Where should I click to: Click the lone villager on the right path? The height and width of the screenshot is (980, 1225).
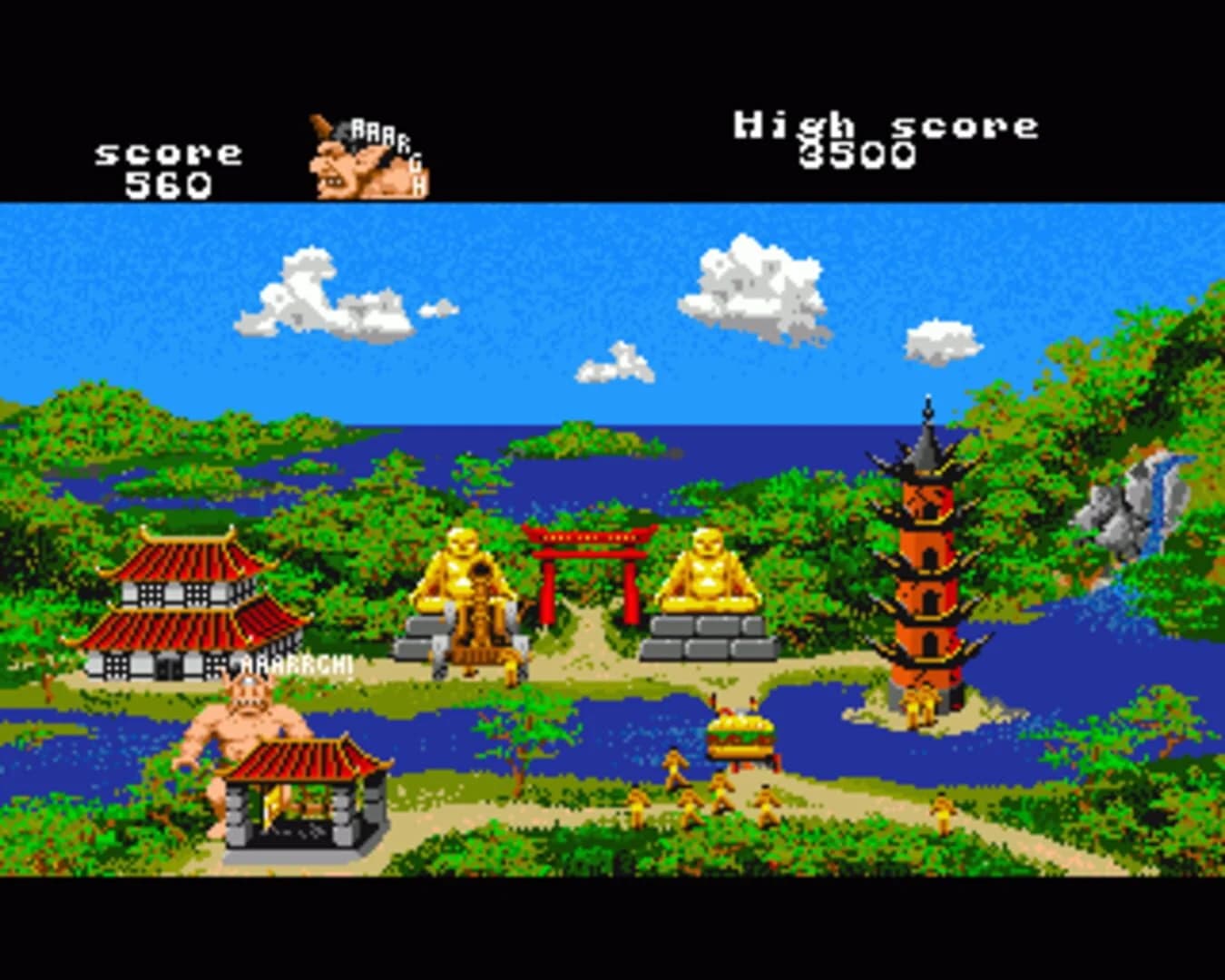coord(942,810)
